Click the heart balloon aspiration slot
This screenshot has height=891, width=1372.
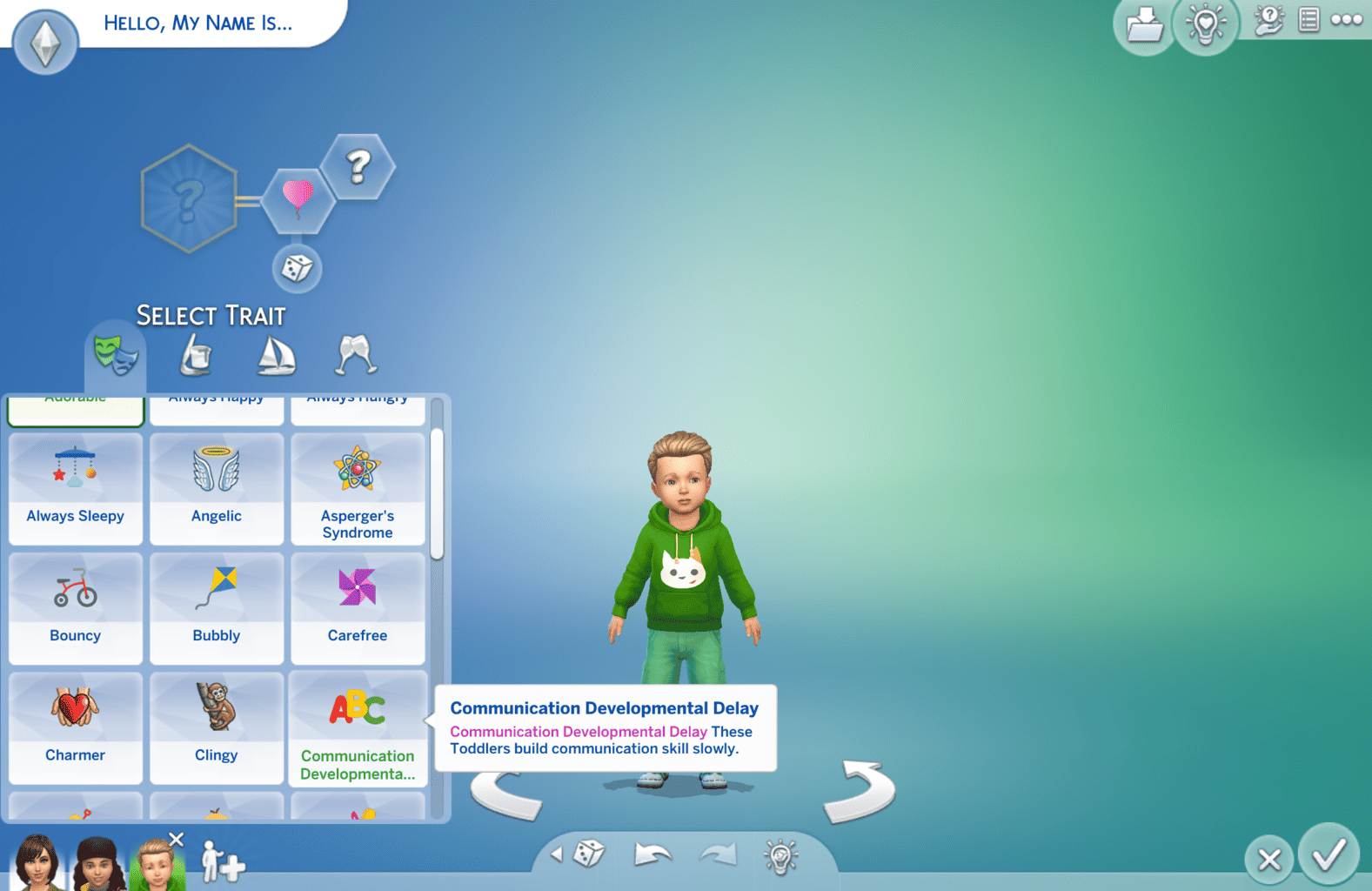[x=297, y=198]
